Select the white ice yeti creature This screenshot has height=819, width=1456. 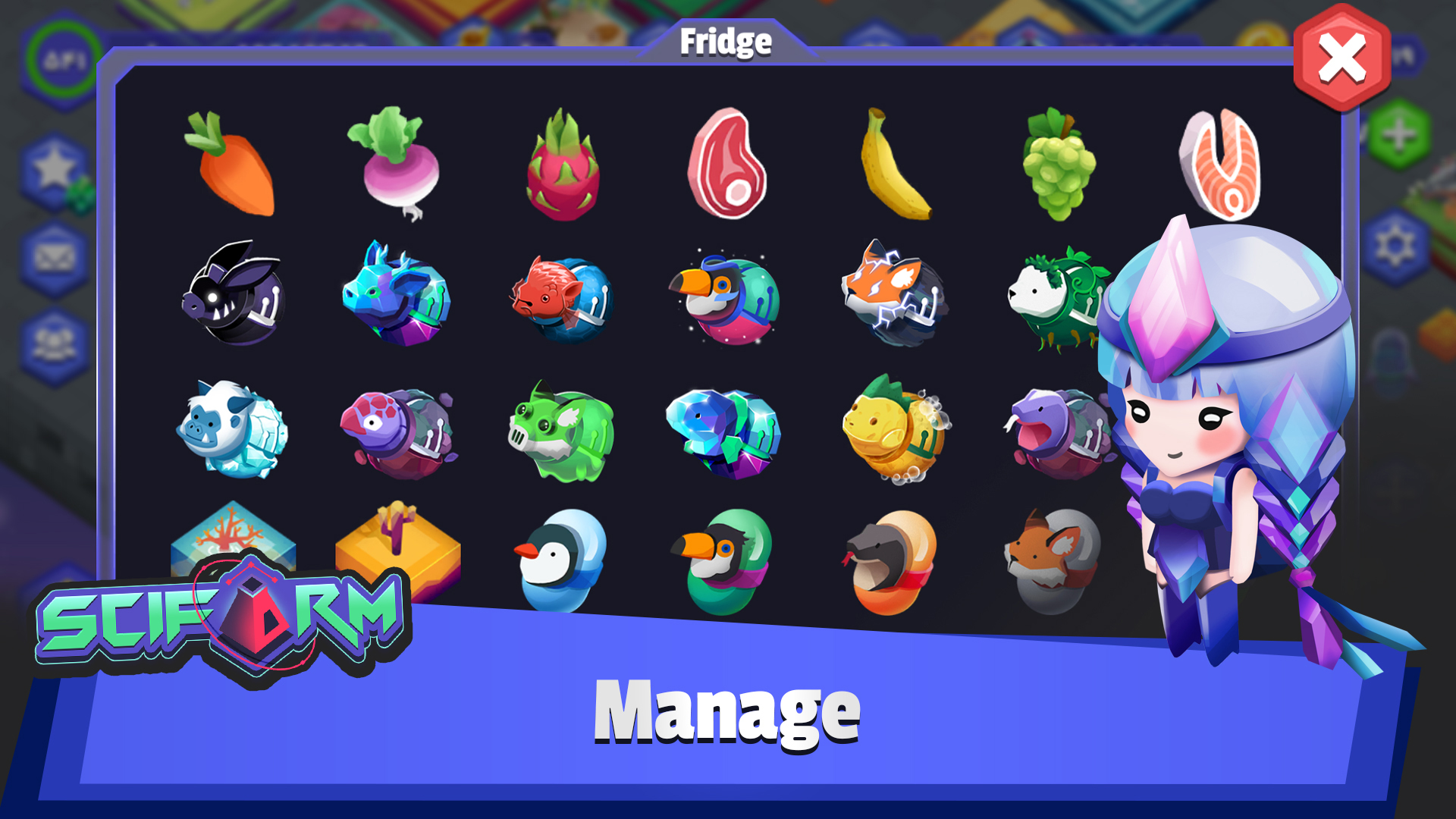click(x=231, y=429)
